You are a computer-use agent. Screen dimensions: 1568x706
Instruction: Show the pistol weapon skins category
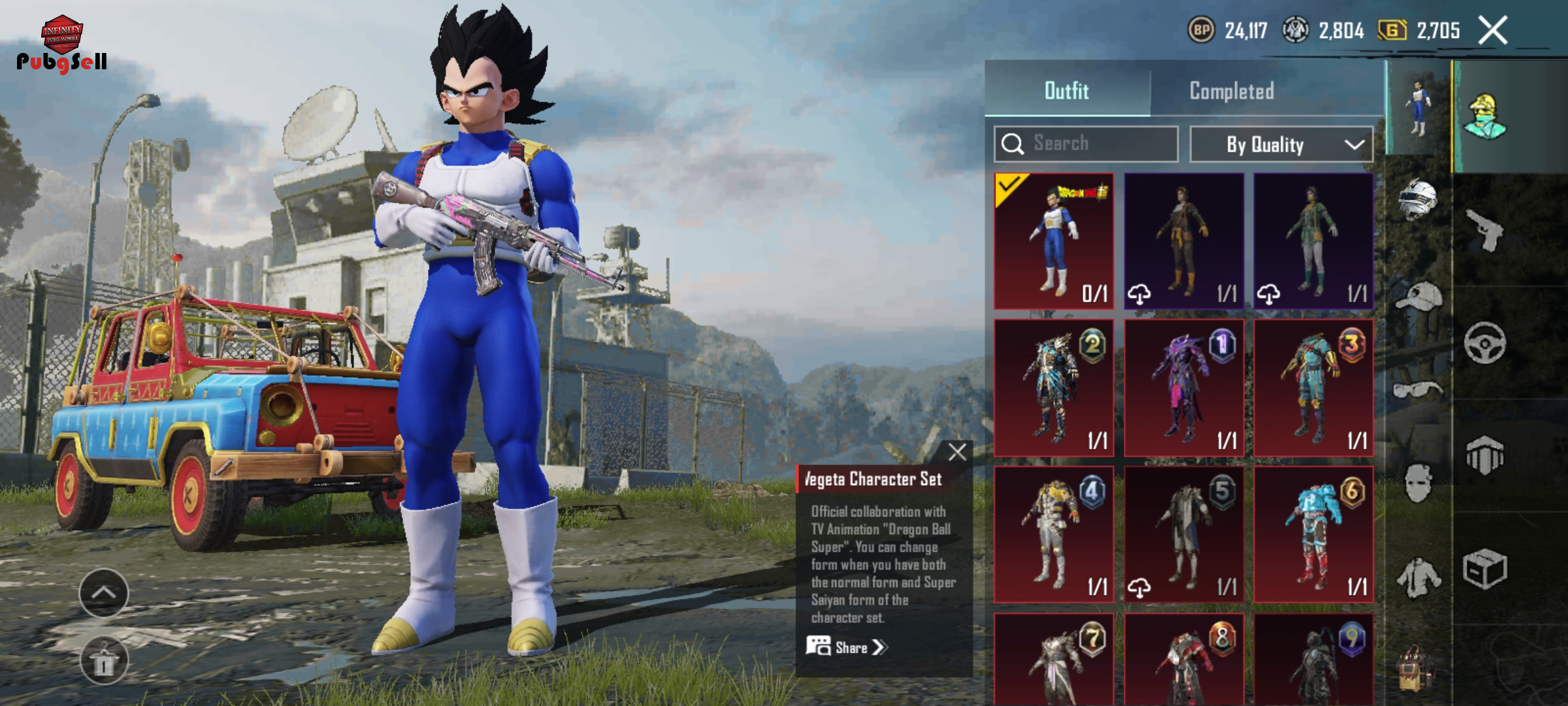click(1484, 229)
